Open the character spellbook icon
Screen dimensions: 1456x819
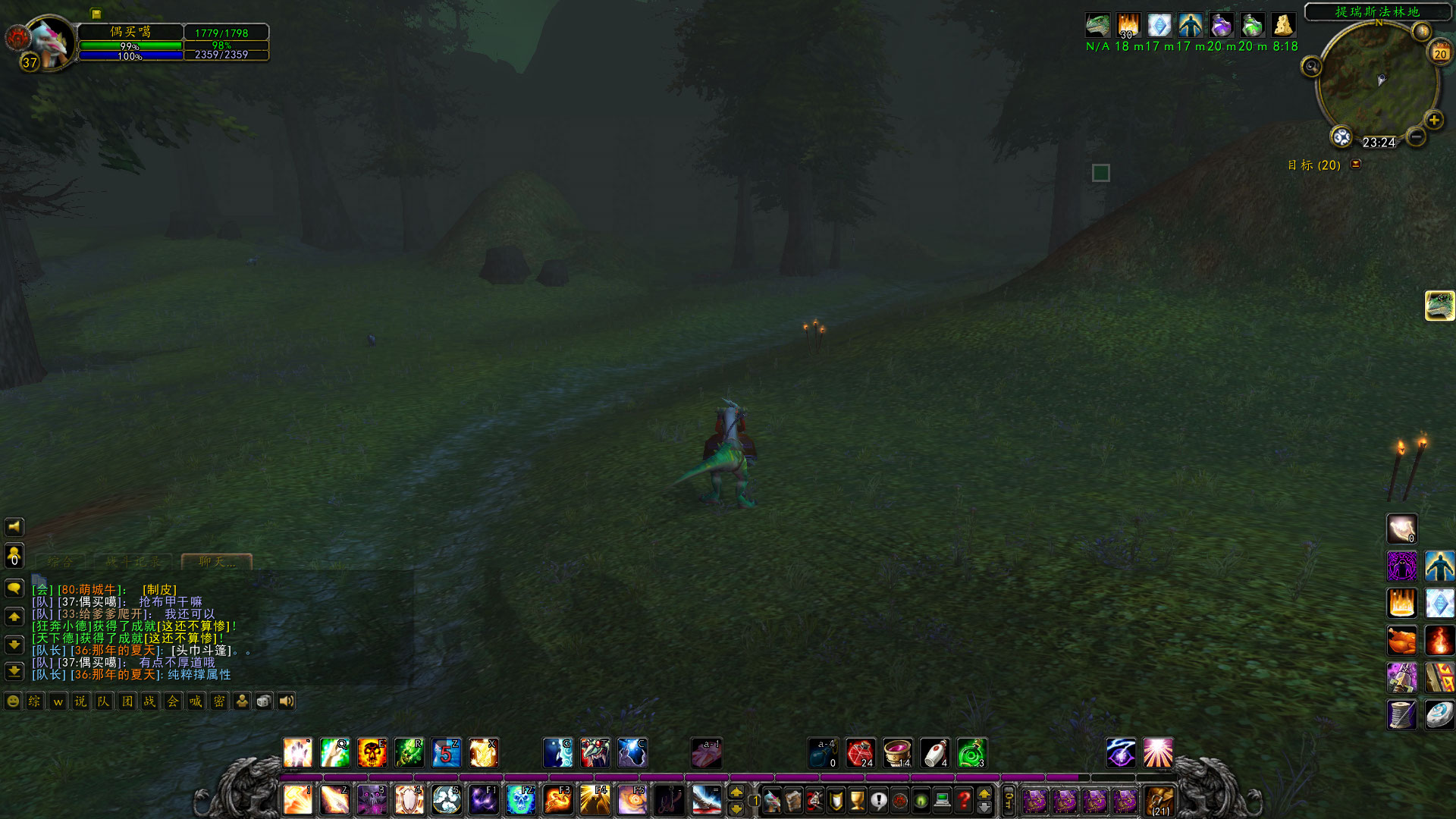pyautogui.click(x=792, y=800)
